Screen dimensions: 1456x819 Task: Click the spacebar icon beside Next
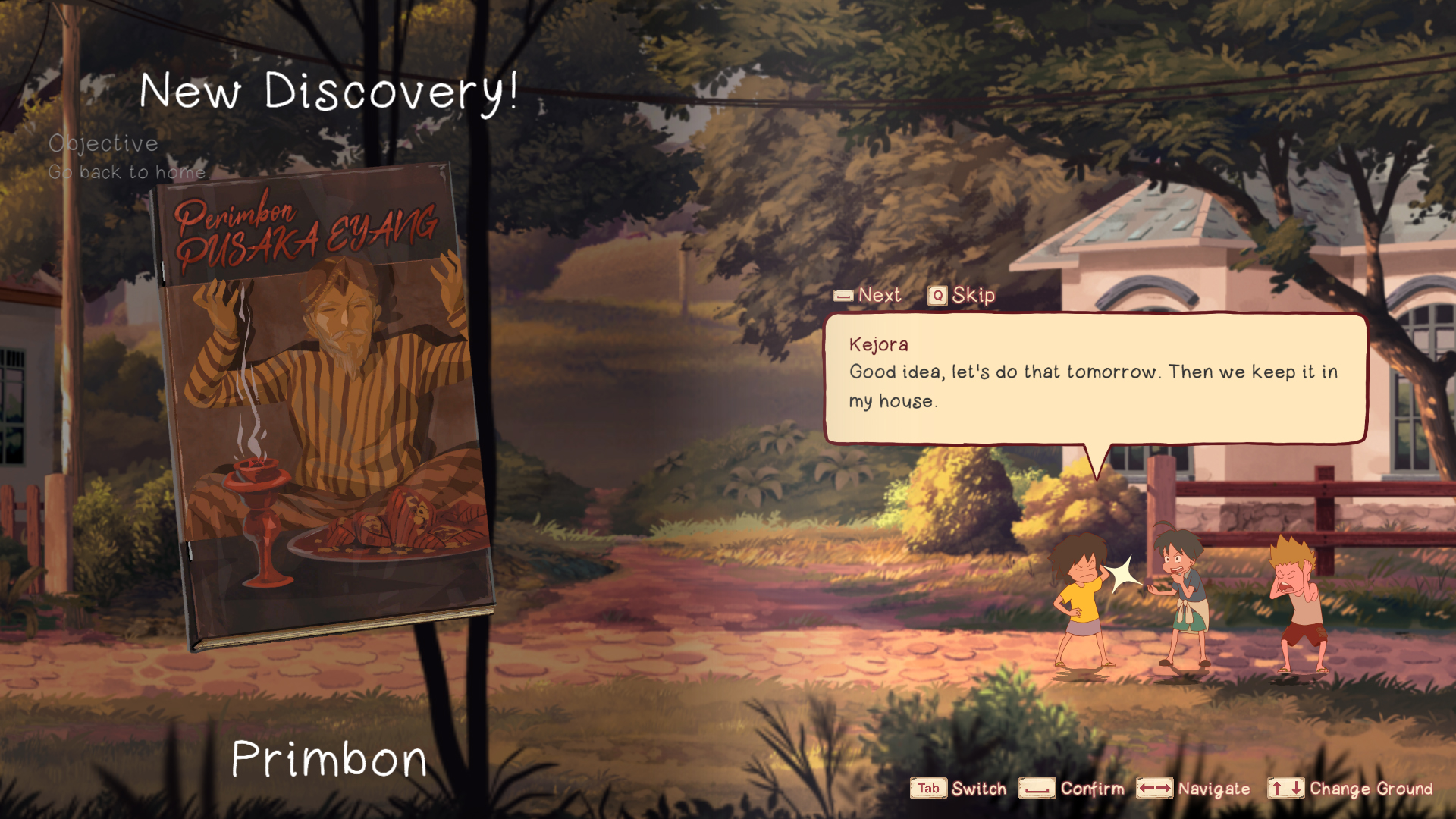(x=842, y=295)
